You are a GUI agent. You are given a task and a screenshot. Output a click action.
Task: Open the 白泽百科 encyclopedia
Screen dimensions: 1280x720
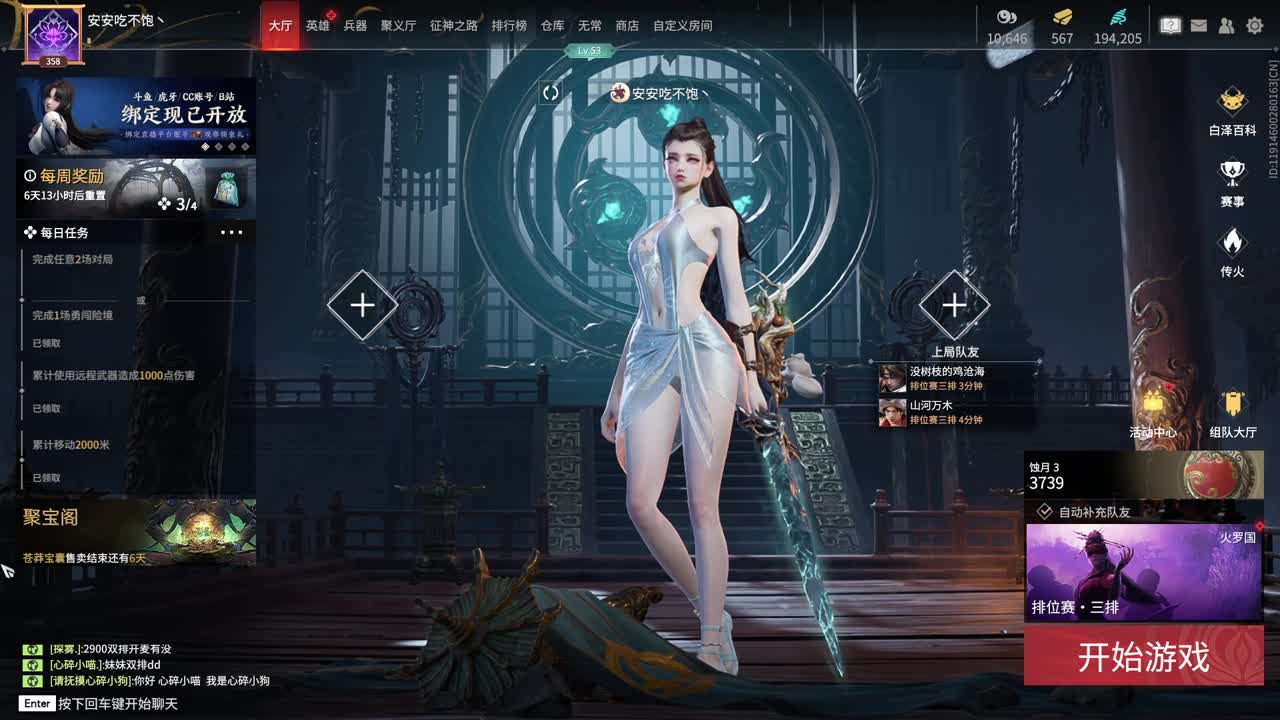1232,110
